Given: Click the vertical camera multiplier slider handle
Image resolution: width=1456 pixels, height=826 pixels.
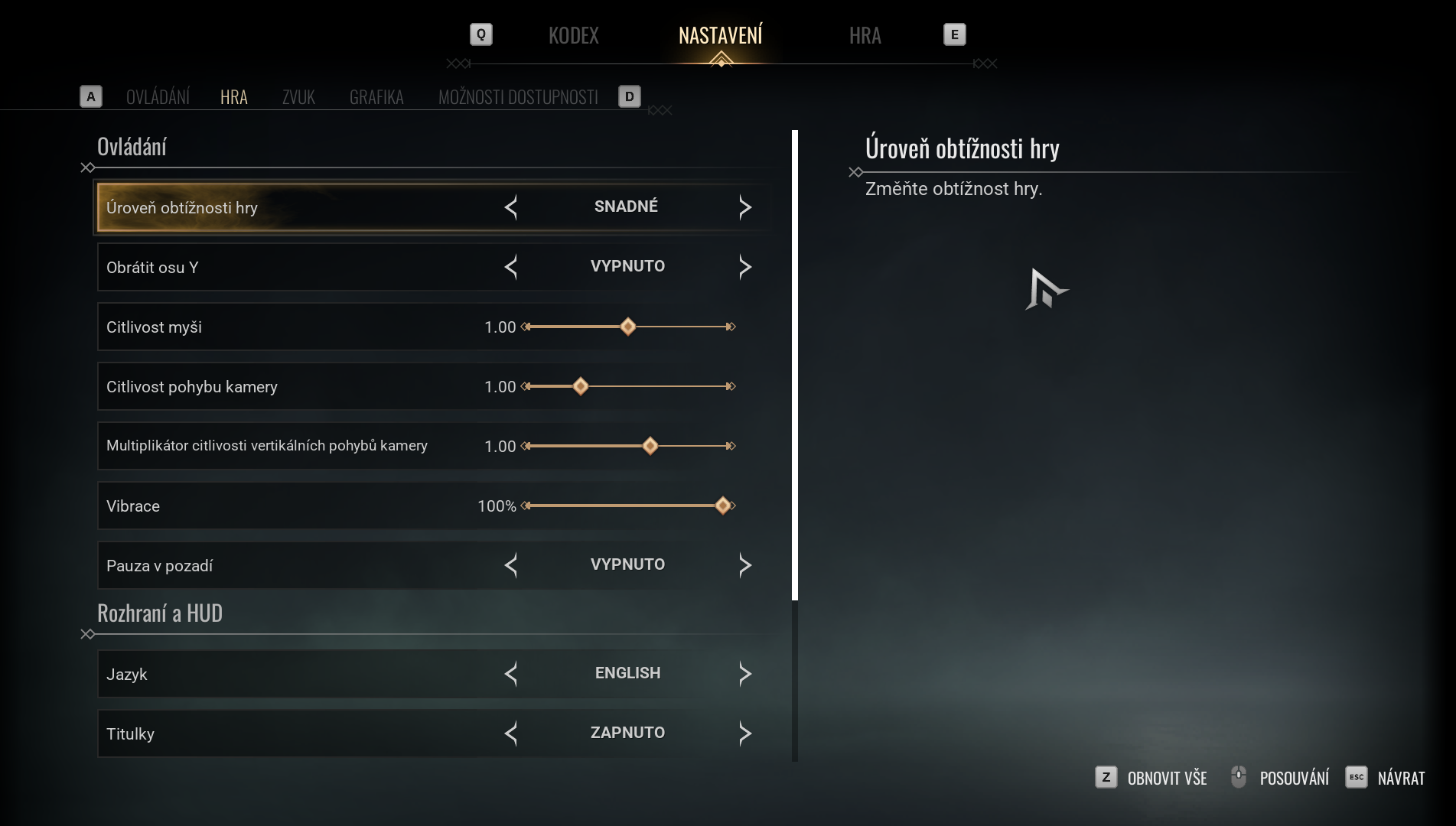Looking at the screenshot, I should [650, 446].
